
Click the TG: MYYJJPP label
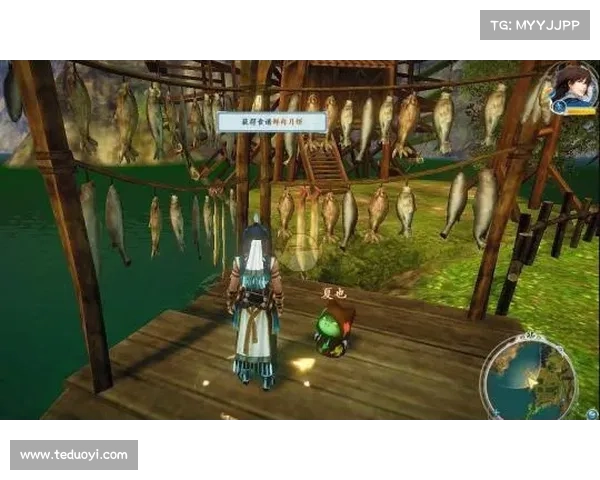(535, 24)
